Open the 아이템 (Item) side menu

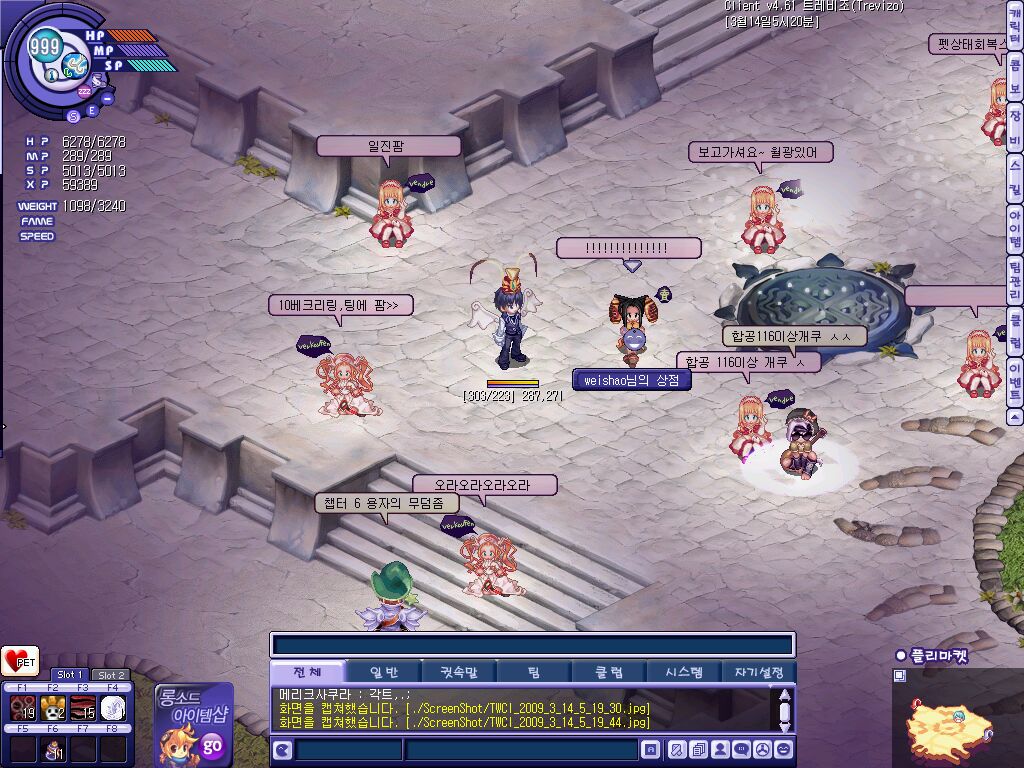click(x=1014, y=228)
